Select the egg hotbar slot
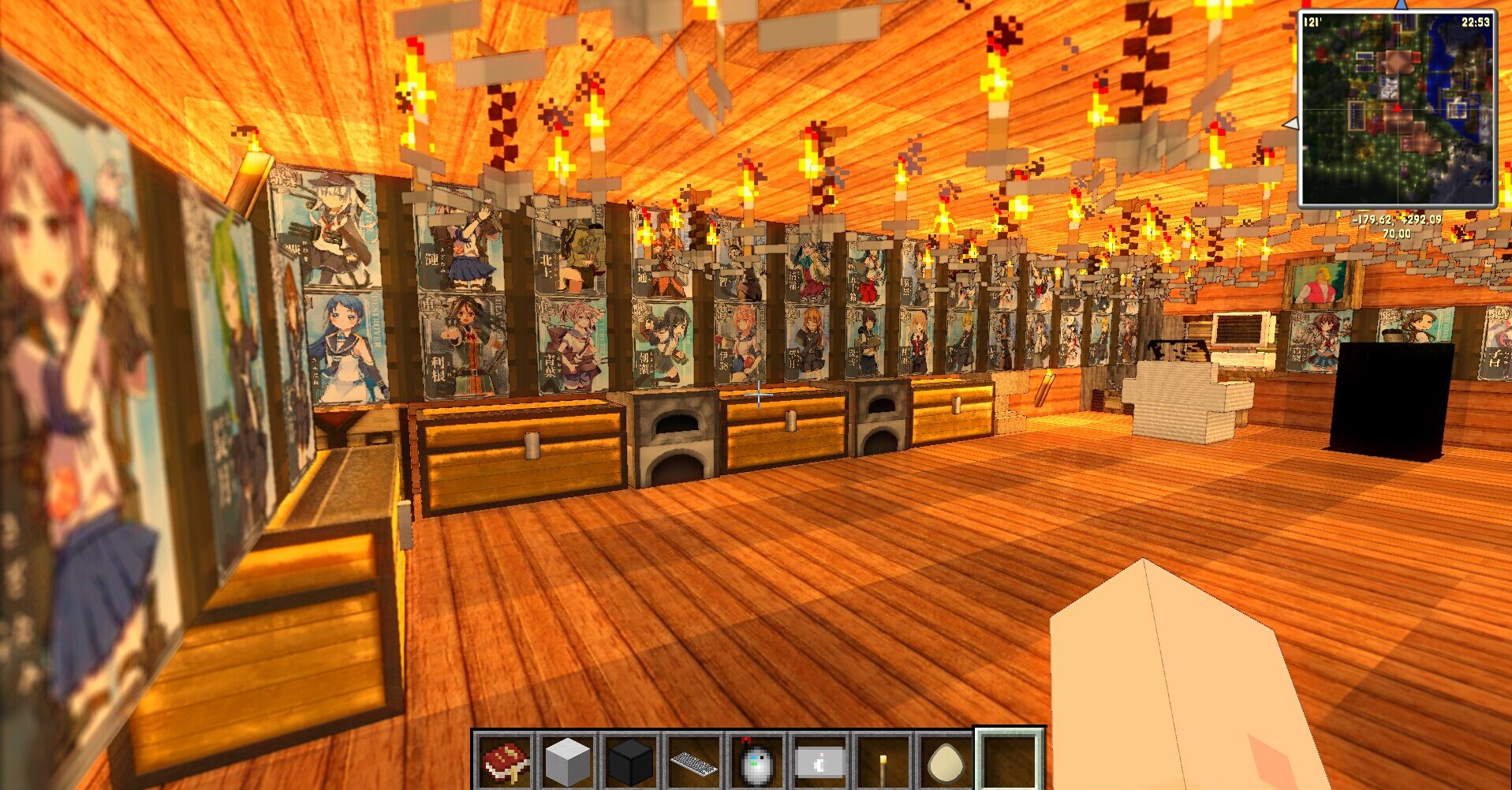The image size is (1512, 790). (x=945, y=762)
